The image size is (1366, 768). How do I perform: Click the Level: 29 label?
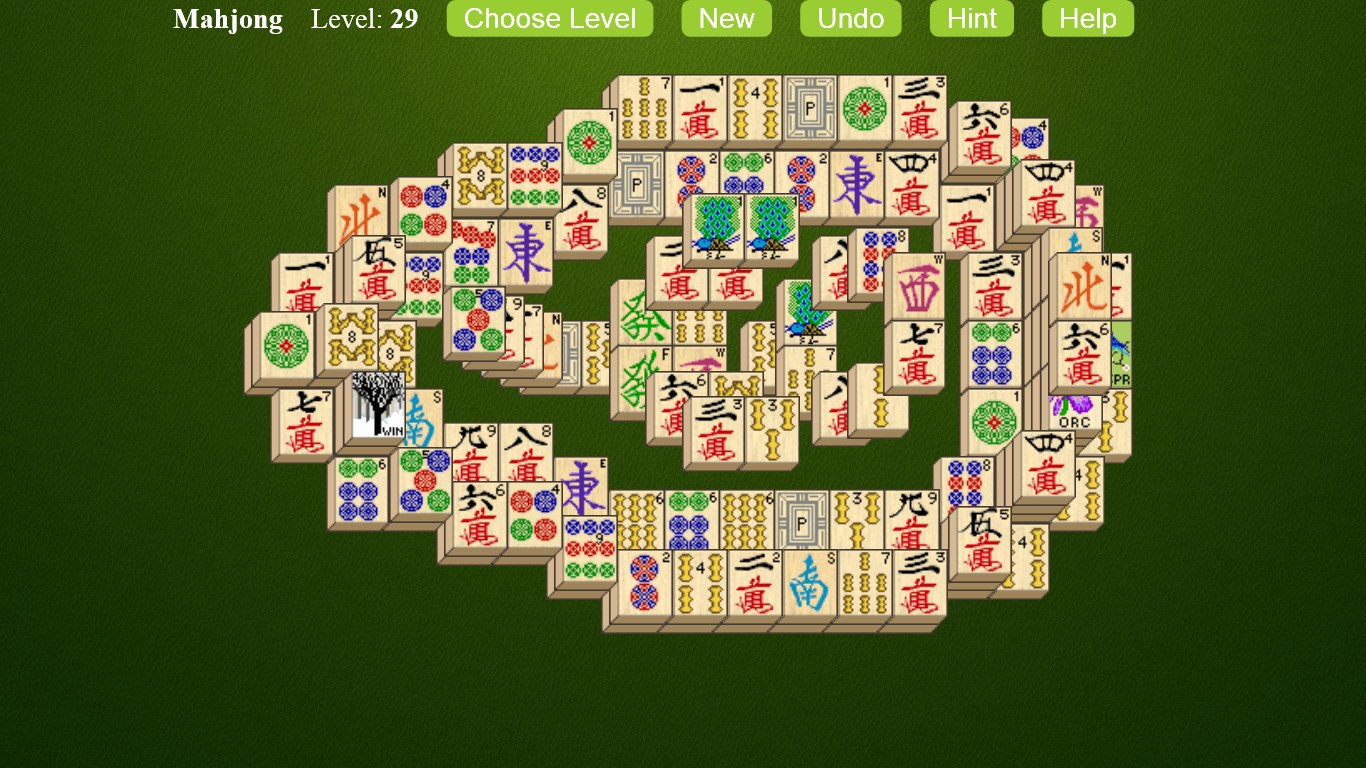tap(363, 18)
